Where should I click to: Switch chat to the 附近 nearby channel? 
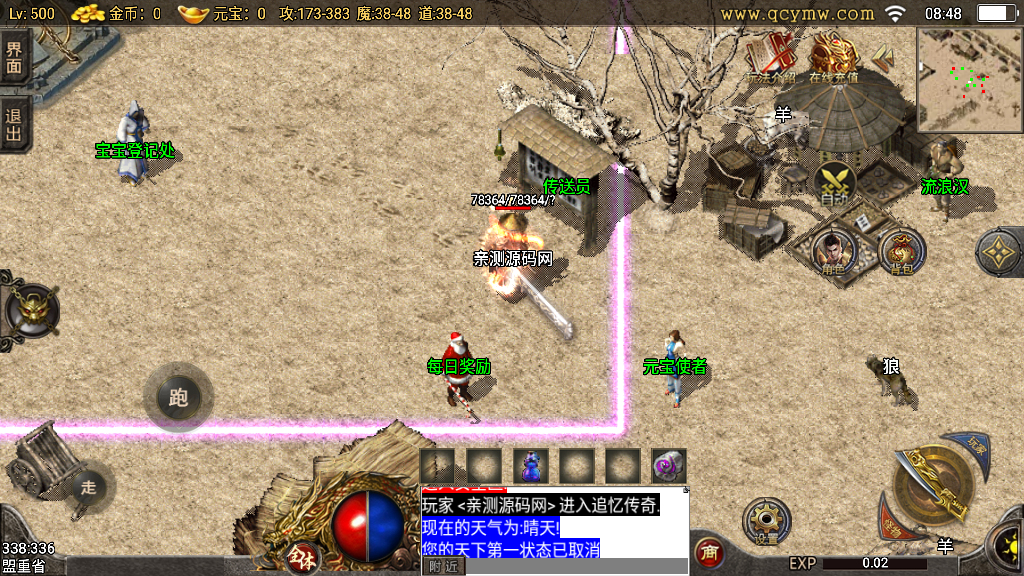coord(445,566)
